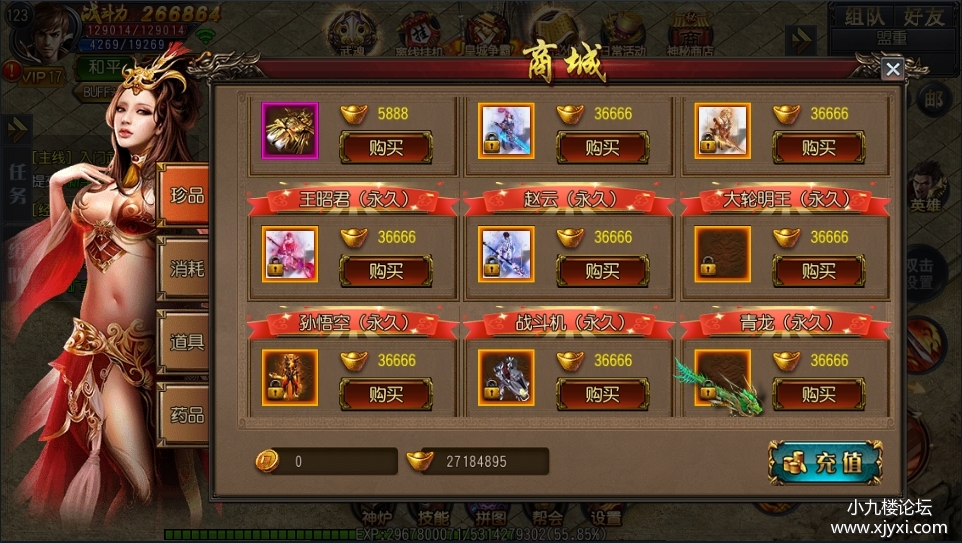The height and width of the screenshot is (543, 962).
Task: Open the 消耗 category tab
Action: tap(186, 268)
